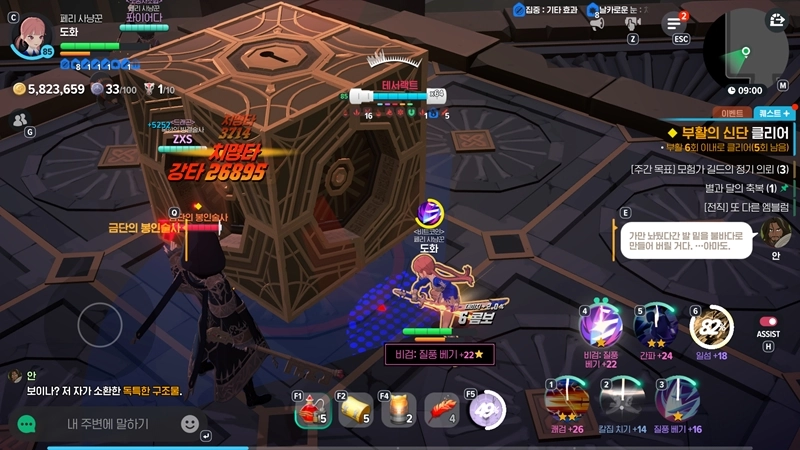Toggle the camera mode icon
This screenshot has width=800, height=450.
(x=633, y=21)
